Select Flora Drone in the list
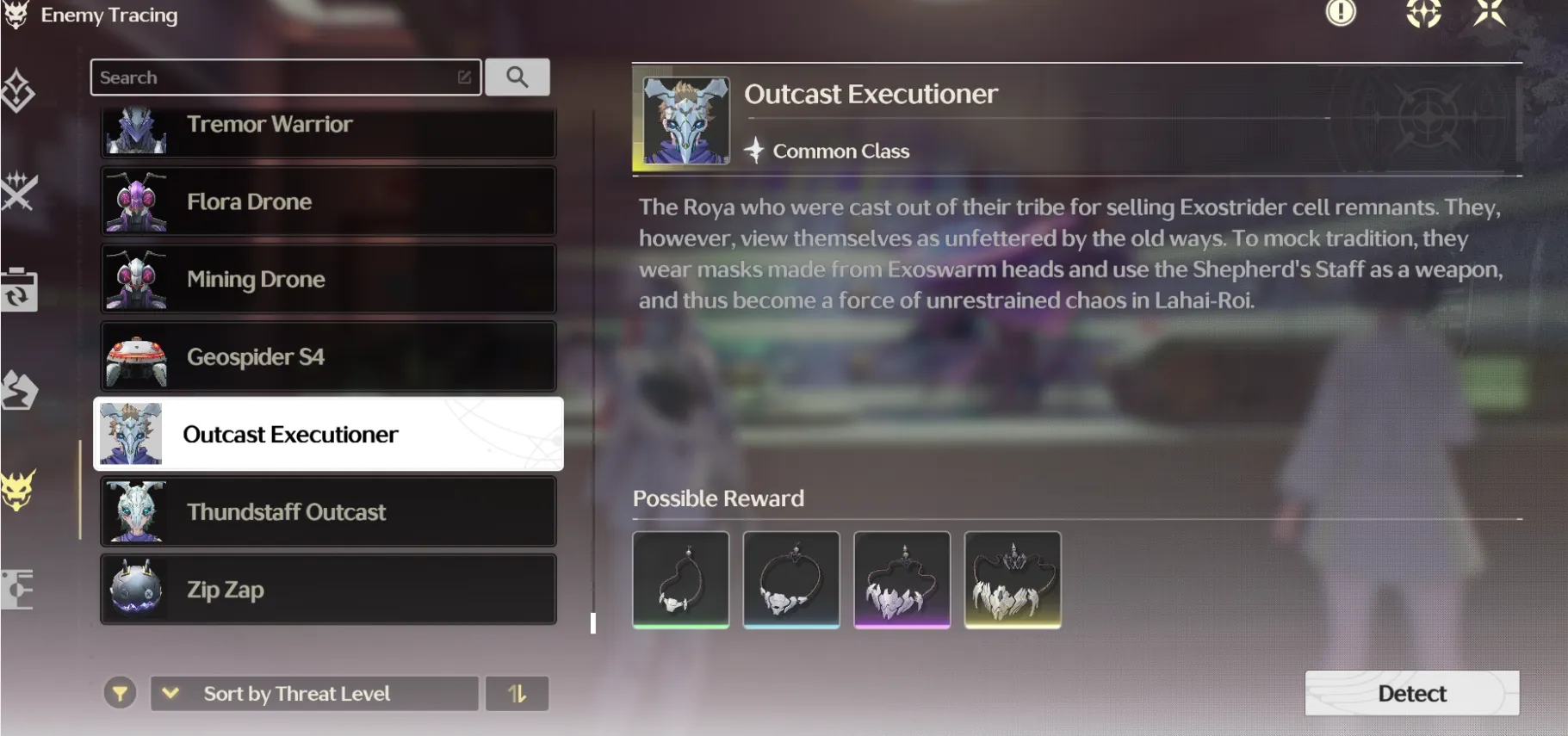The width and height of the screenshot is (1568, 736). [x=327, y=201]
